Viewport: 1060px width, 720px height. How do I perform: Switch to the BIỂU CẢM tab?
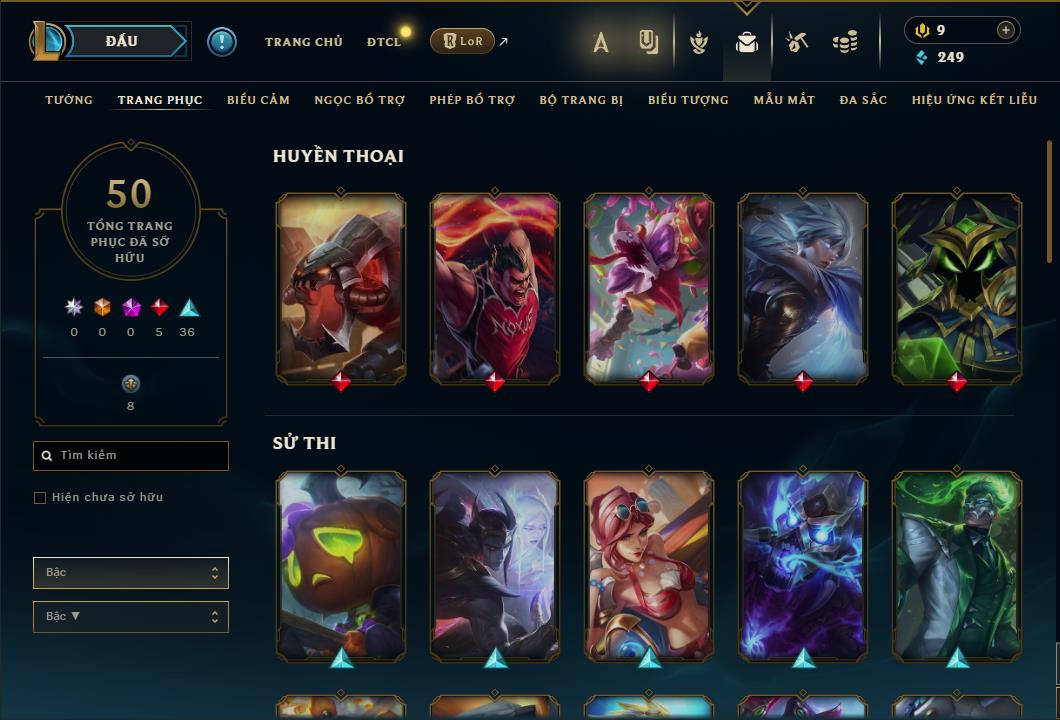coord(258,100)
